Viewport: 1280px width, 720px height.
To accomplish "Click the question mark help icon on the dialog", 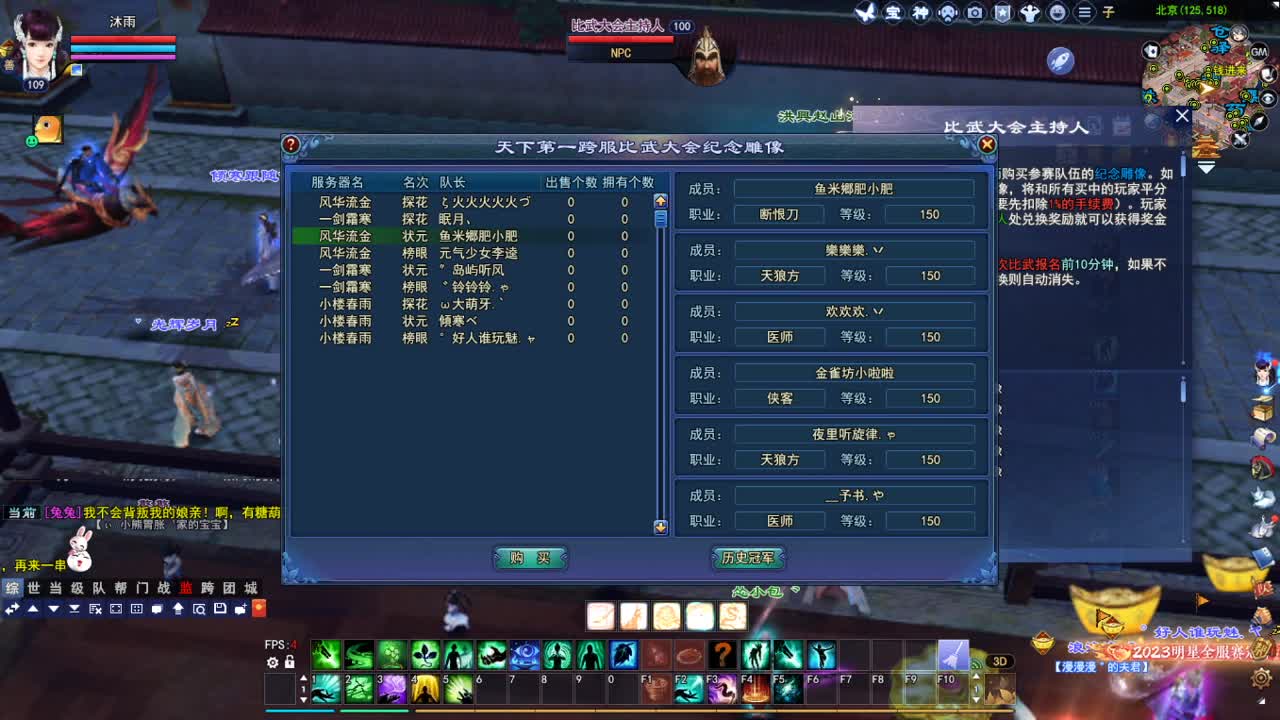I will (x=291, y=143).
